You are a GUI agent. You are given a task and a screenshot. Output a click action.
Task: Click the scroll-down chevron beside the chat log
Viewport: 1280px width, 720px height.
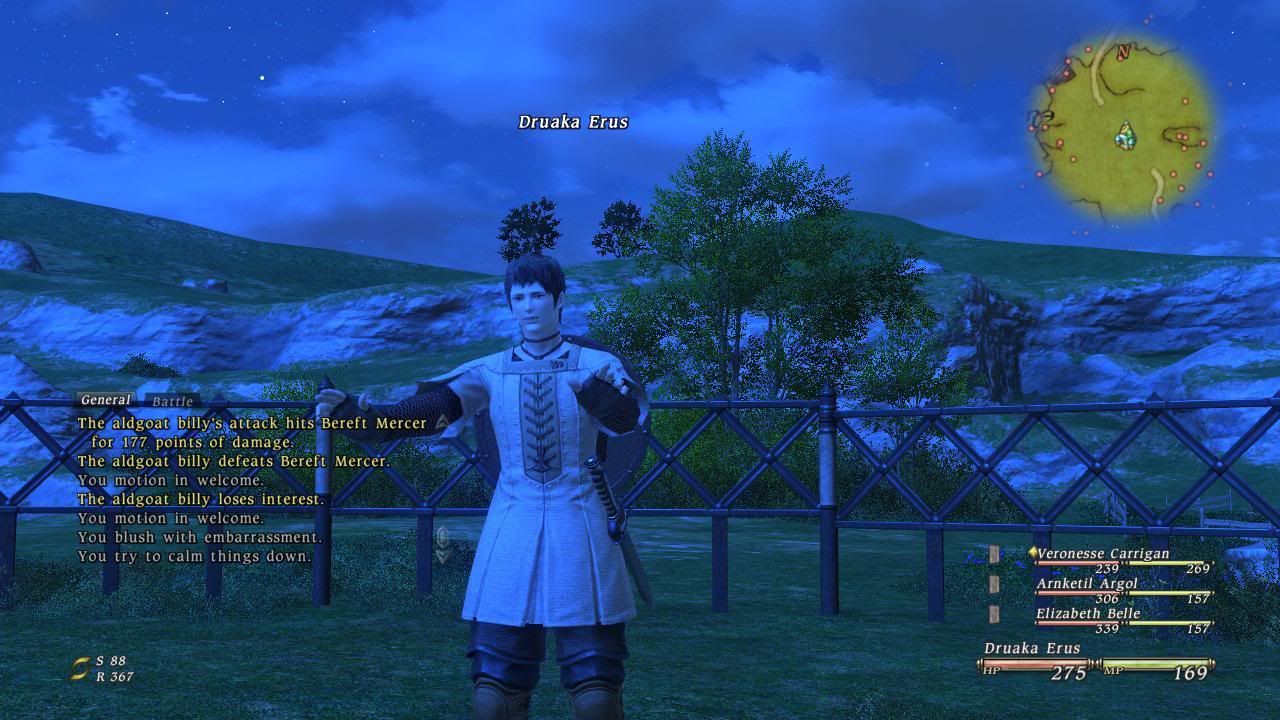[x=442, y=556]
